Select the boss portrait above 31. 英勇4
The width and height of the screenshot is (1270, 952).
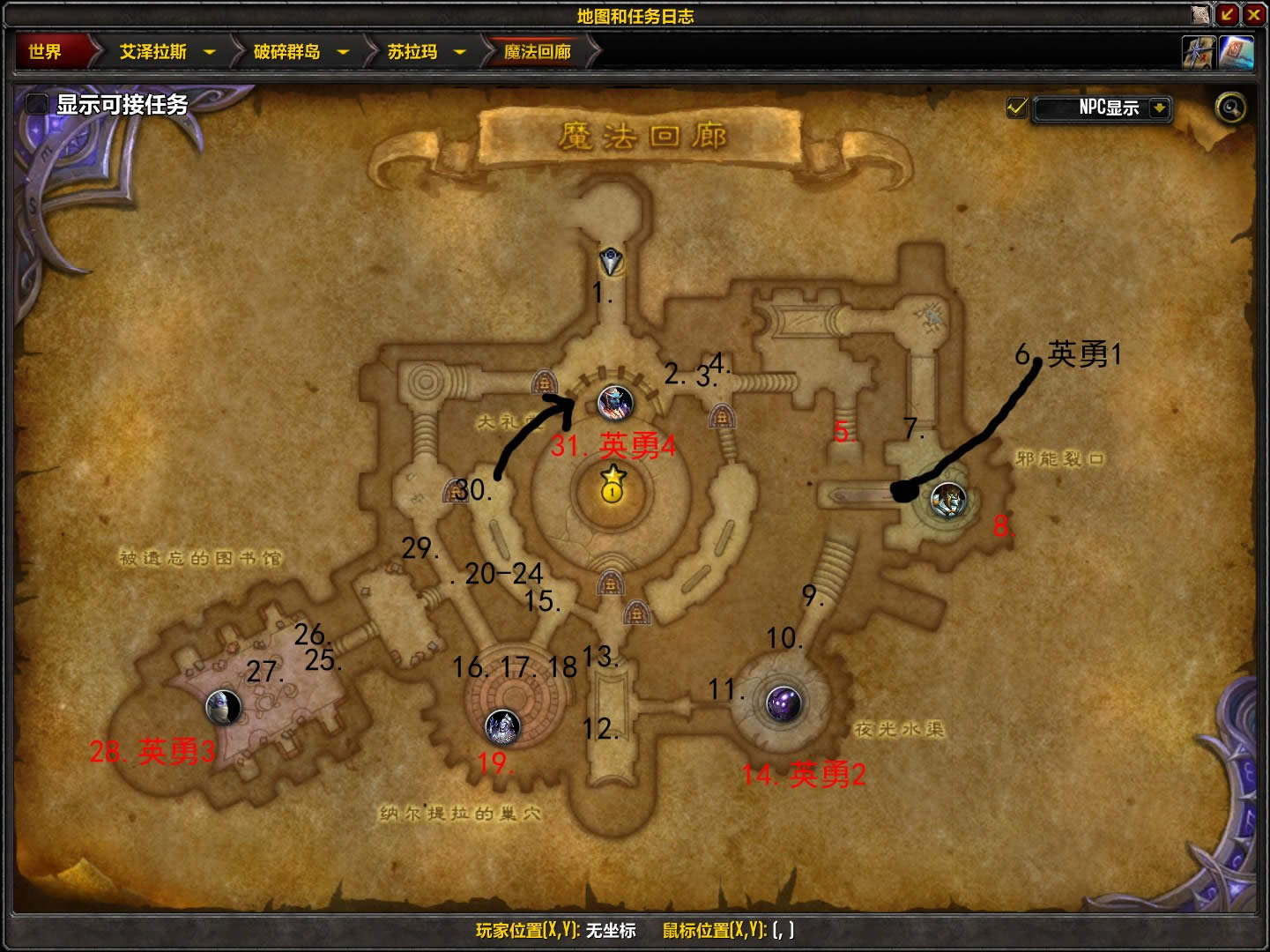pos(614,402)
